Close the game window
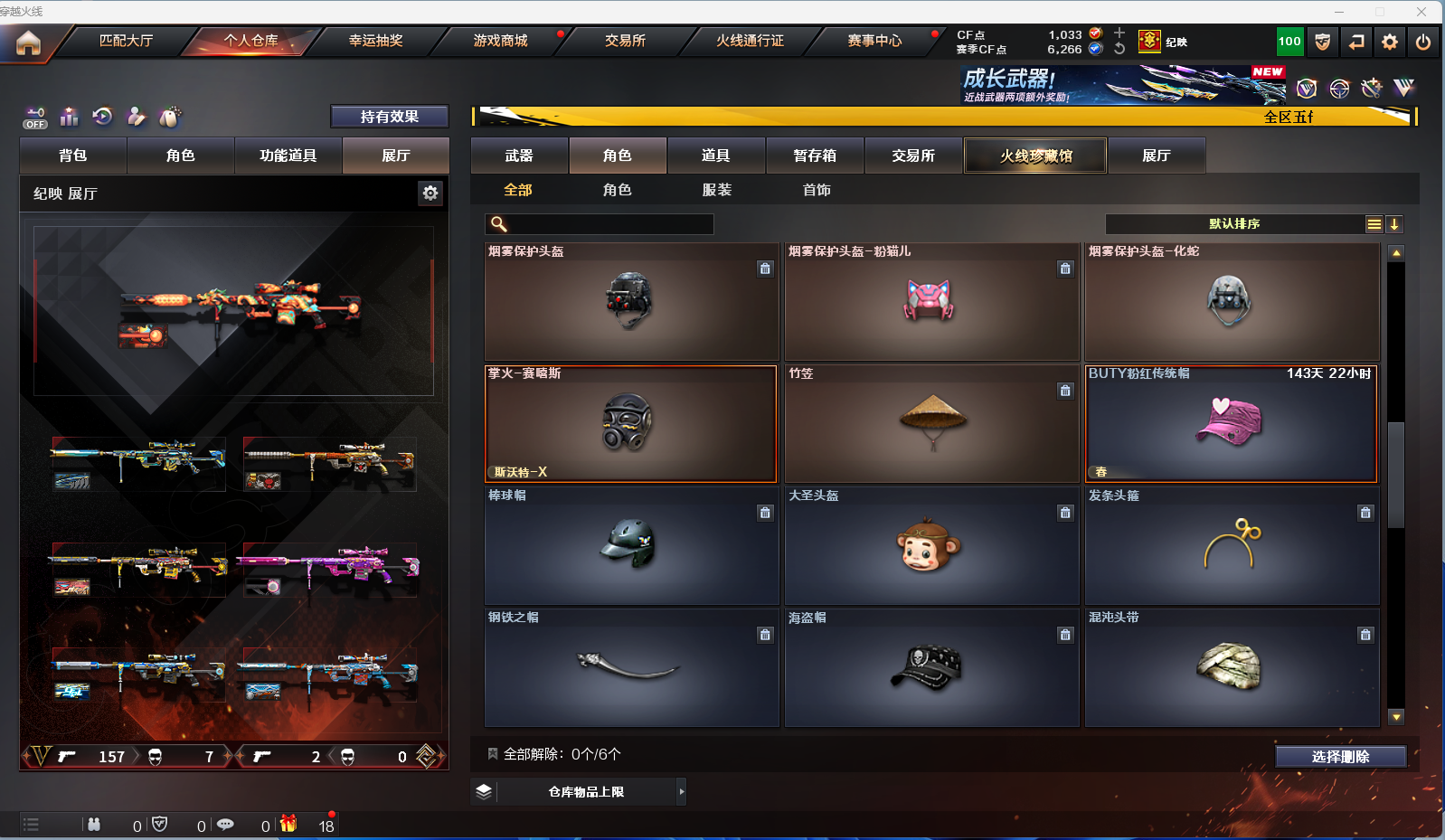This screenshot has width=1445, height=840. tap(1421, 12)
